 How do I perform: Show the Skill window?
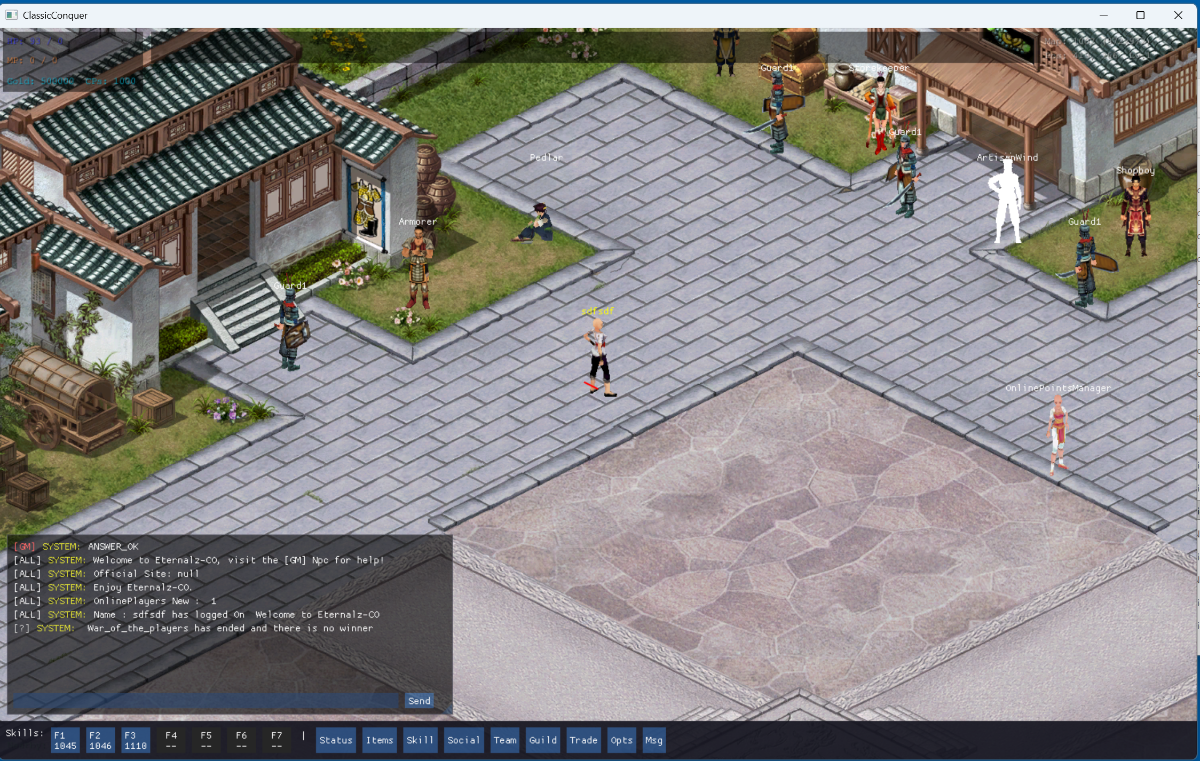[x=420, y=740]
